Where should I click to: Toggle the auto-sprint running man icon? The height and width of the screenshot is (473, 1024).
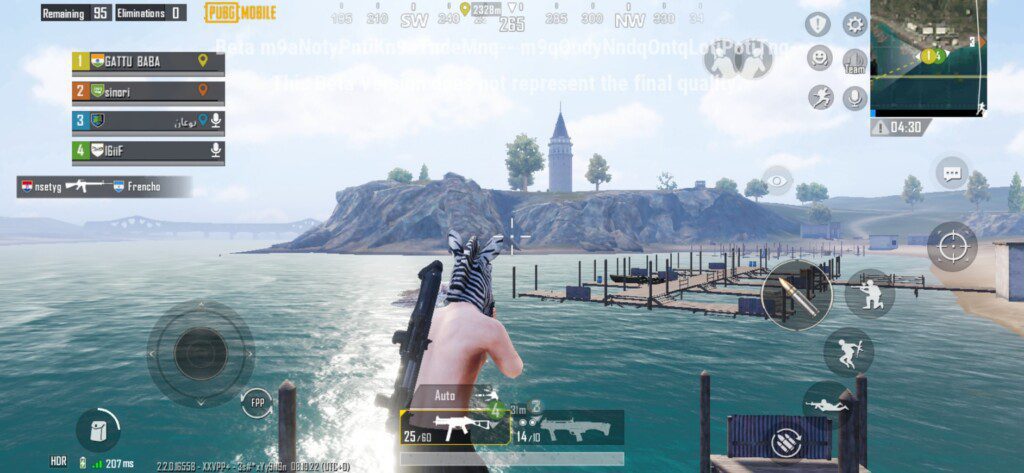[820, 97]
